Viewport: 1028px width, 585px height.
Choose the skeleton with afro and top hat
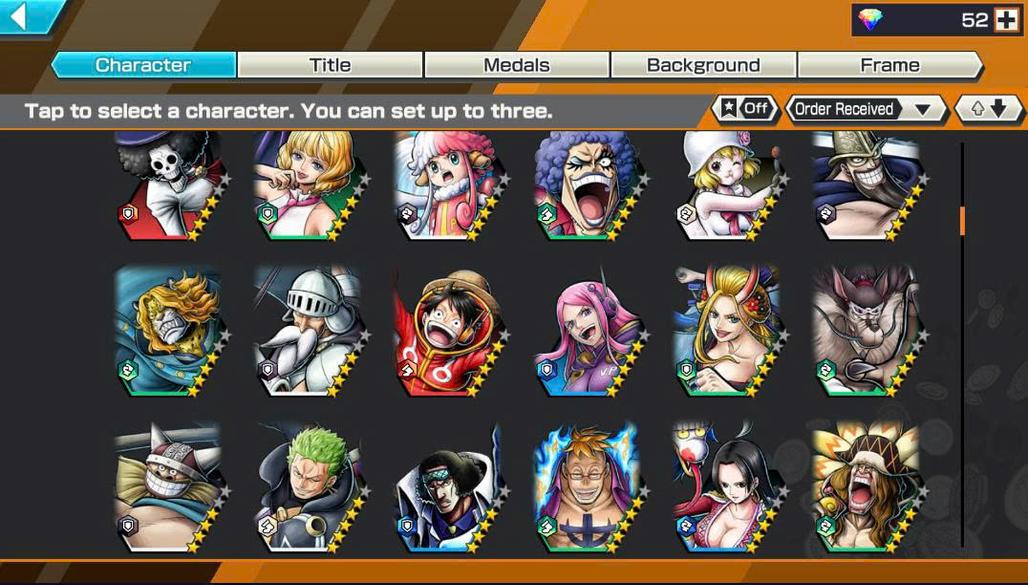(x=168, y=187)
